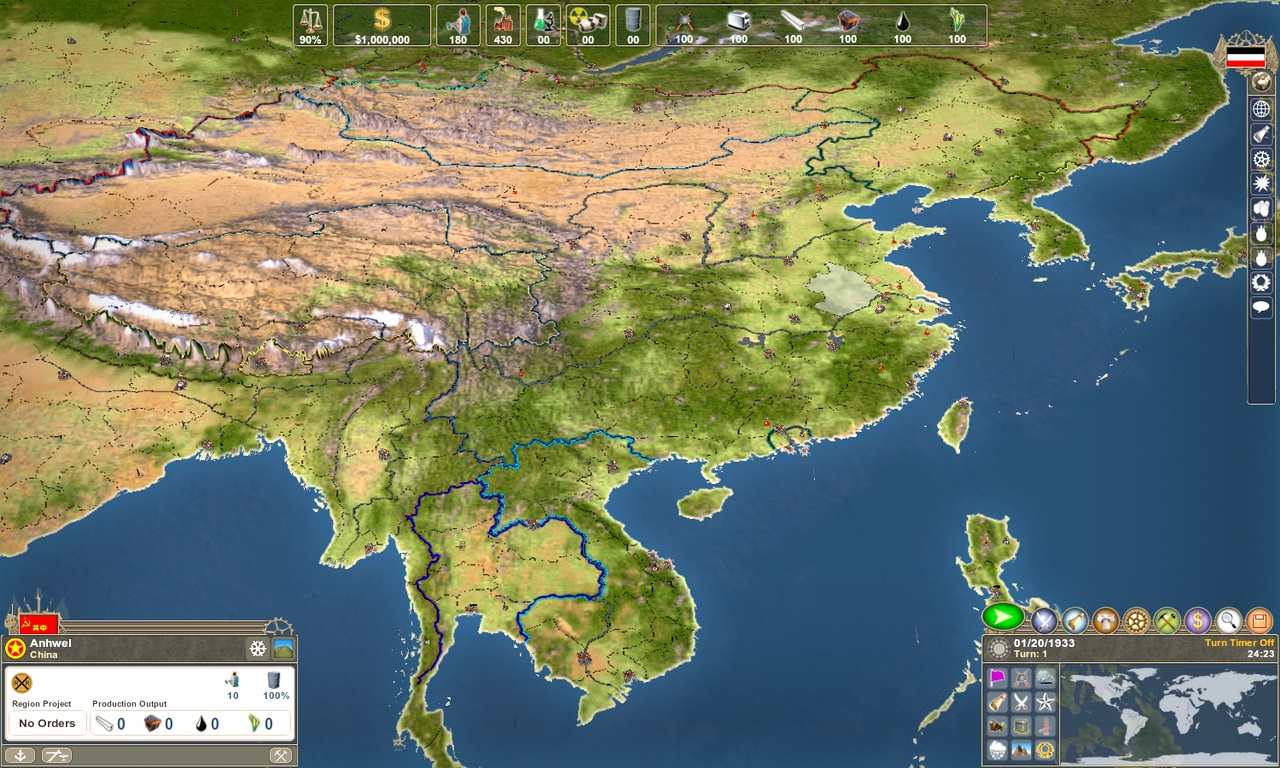Select the anchor button on the region panel
1280x768 pixels.
[20, 754]
